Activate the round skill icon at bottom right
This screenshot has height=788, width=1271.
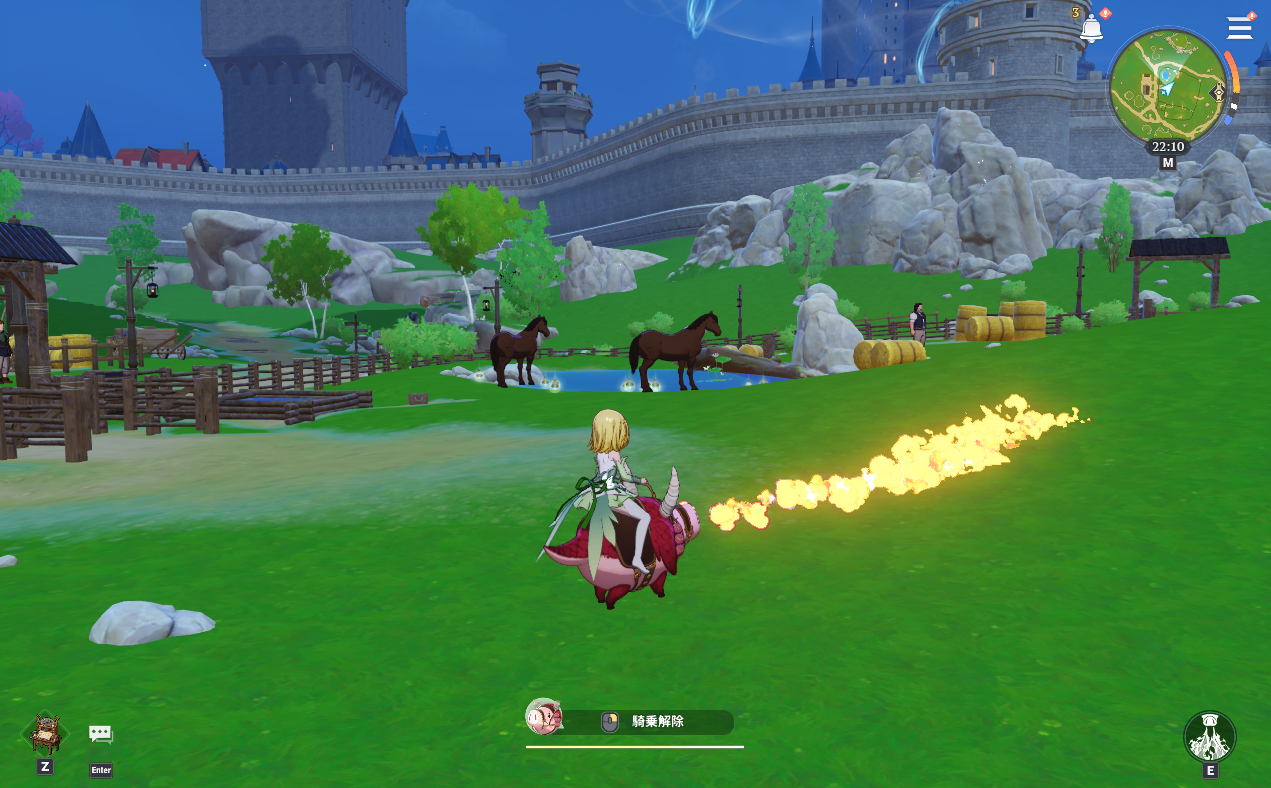[1210, 737]
